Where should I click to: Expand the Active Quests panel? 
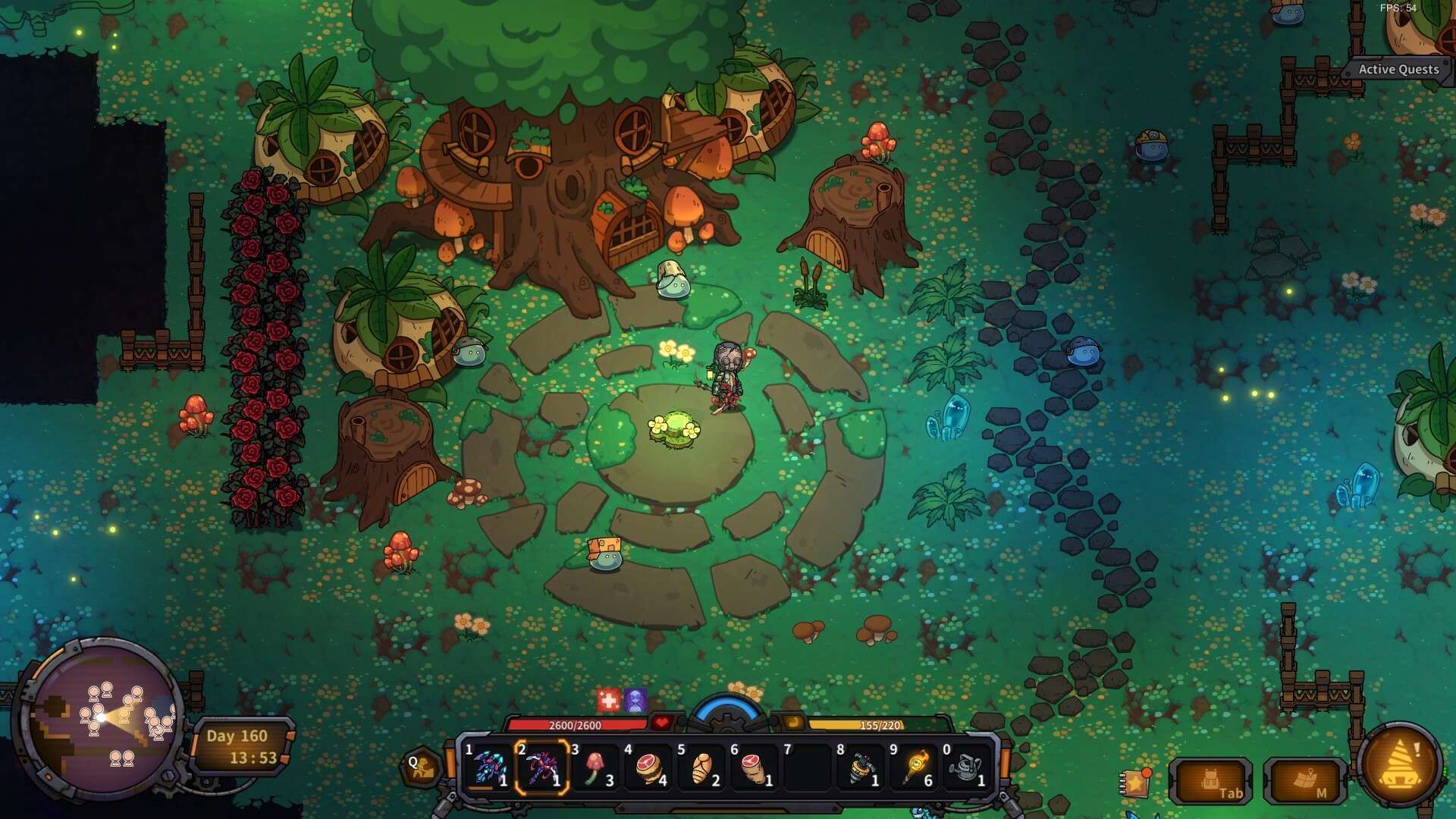point(1397,69)
